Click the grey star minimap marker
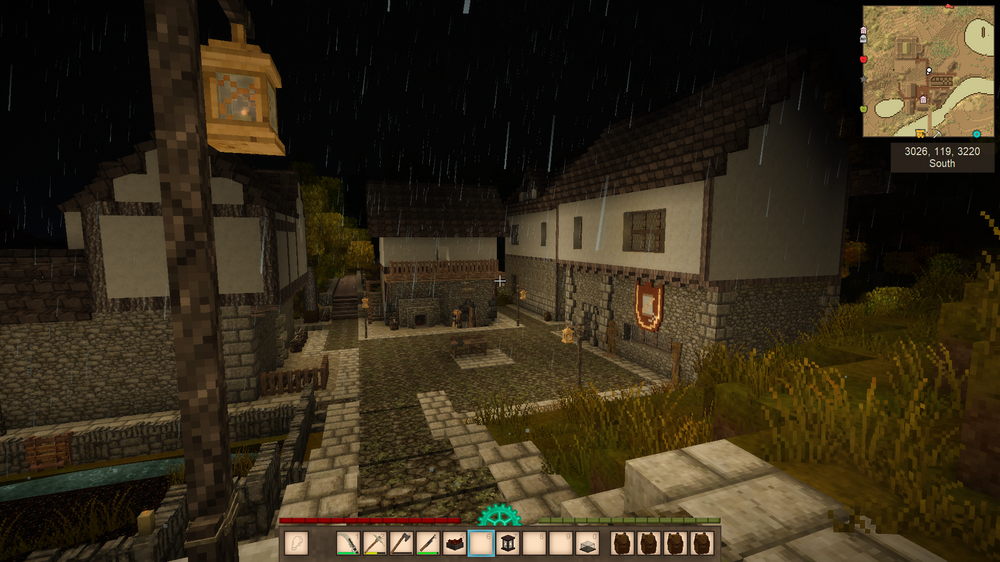The width and height of the screenshot is (1000, 562). (x=864, y=78)
